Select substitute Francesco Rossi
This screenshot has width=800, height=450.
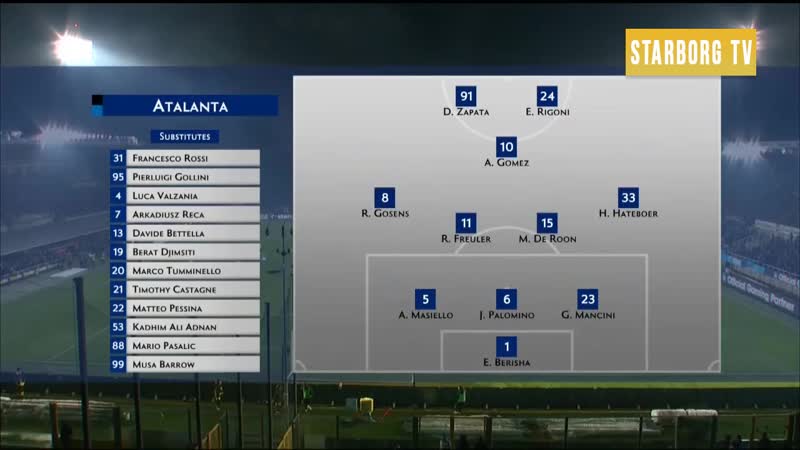185,158
